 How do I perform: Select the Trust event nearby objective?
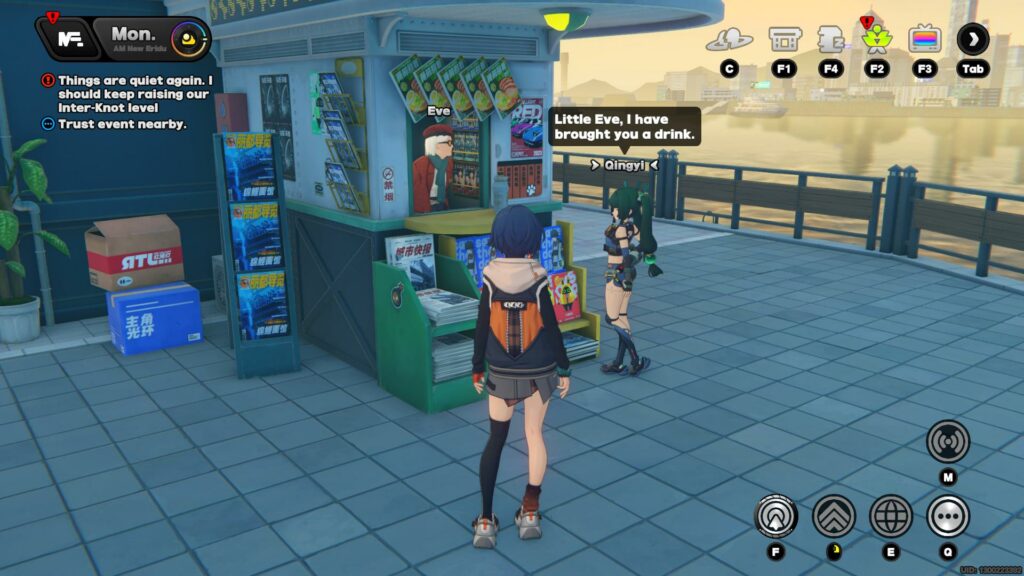pos(121,124)
